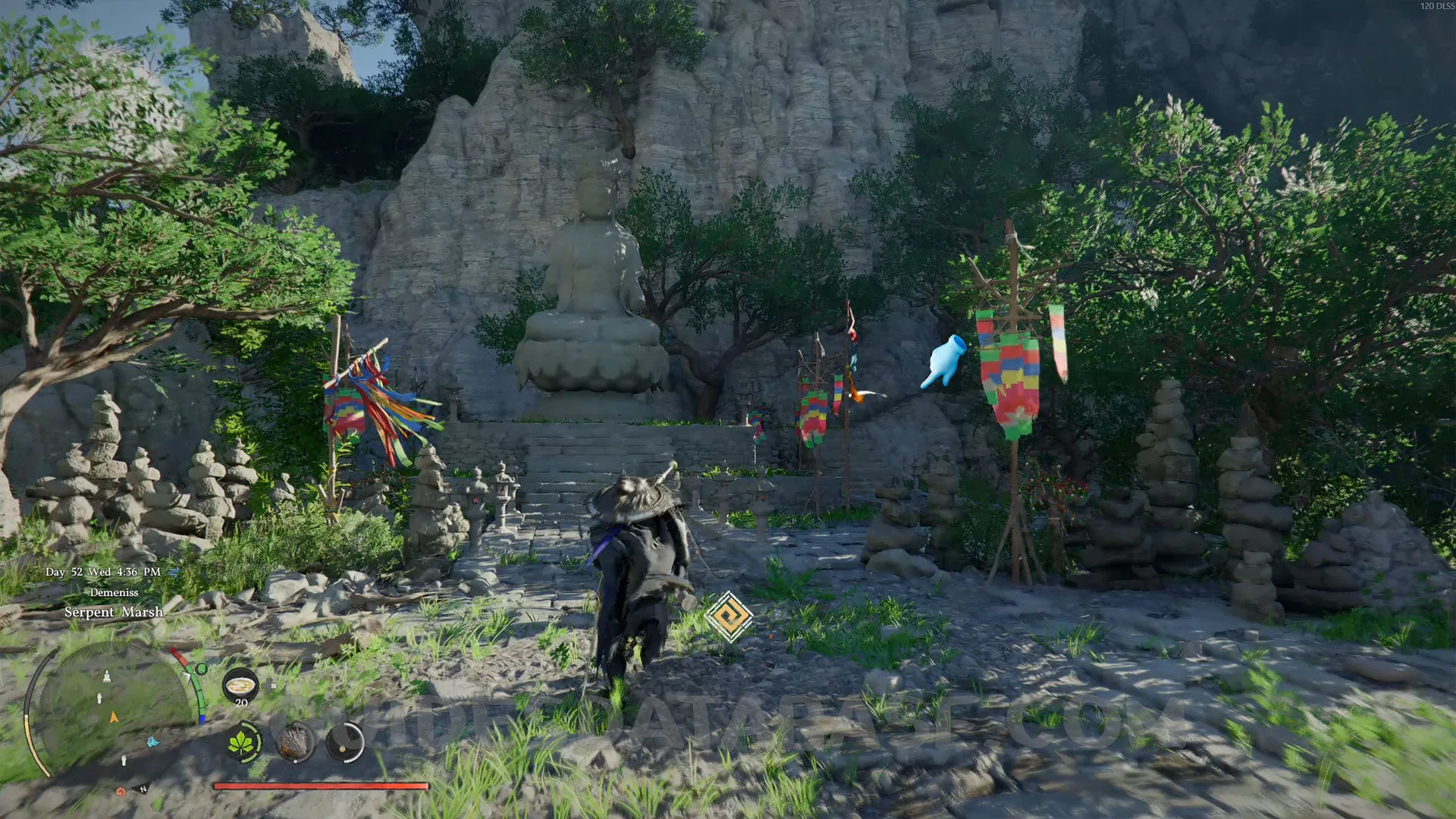Open the circular minimap
Image resolution: width=1456 pixels, height=819 pixels.
click(x=114, y=717)
